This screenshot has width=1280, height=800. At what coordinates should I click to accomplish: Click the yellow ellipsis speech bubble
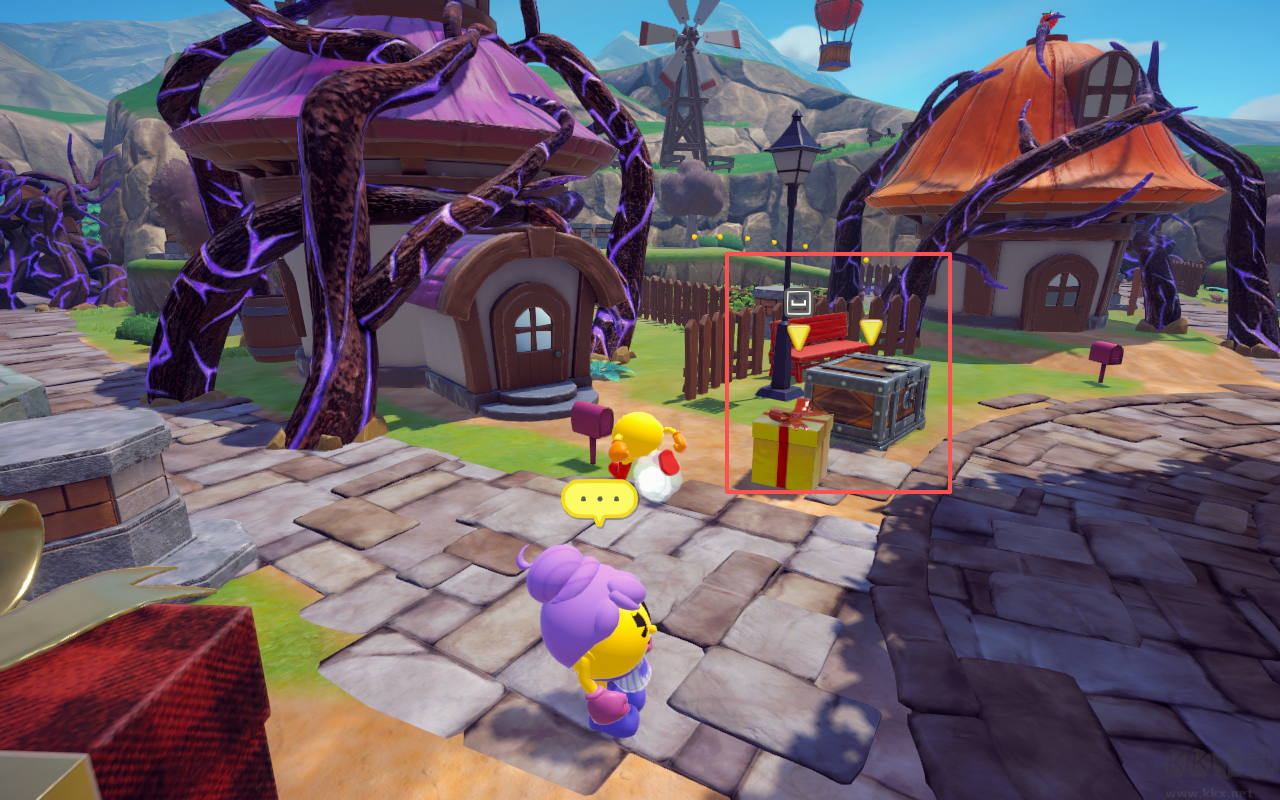click(600, 498)
